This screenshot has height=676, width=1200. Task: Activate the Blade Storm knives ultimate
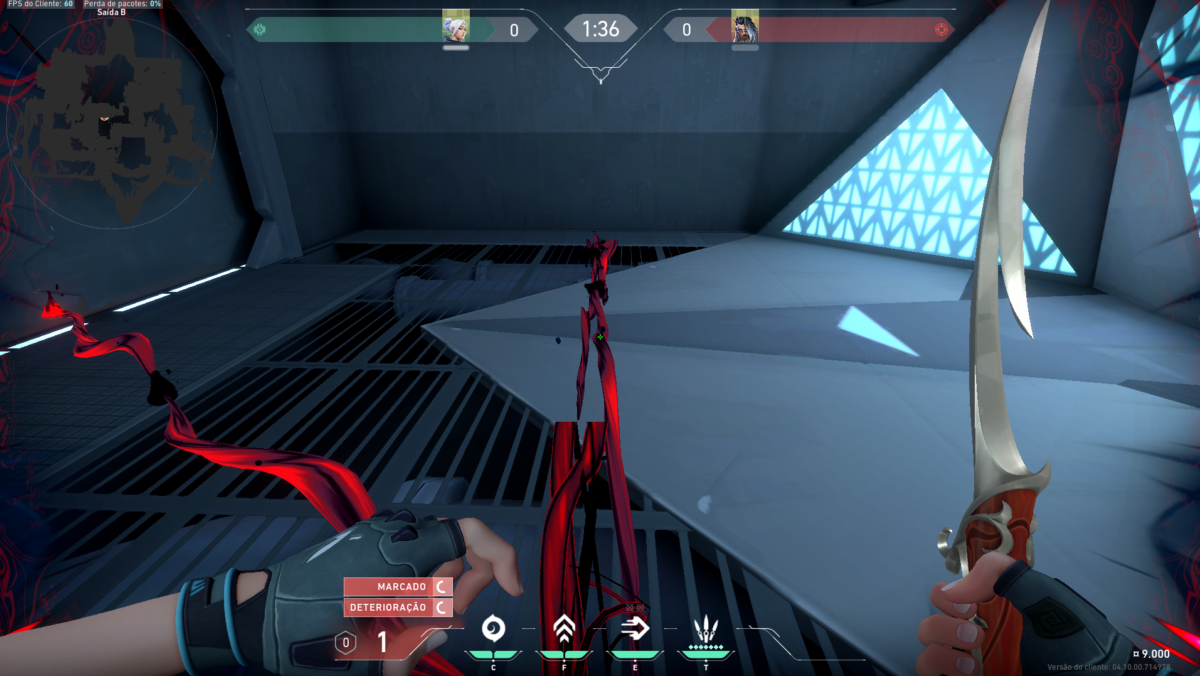(x=706, y=630)
